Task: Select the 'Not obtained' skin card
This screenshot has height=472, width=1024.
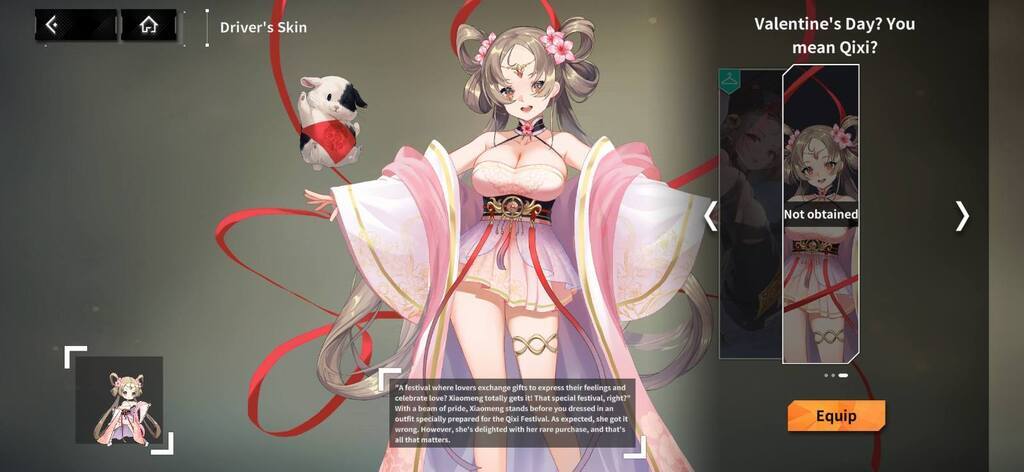Action: point(820,214)
